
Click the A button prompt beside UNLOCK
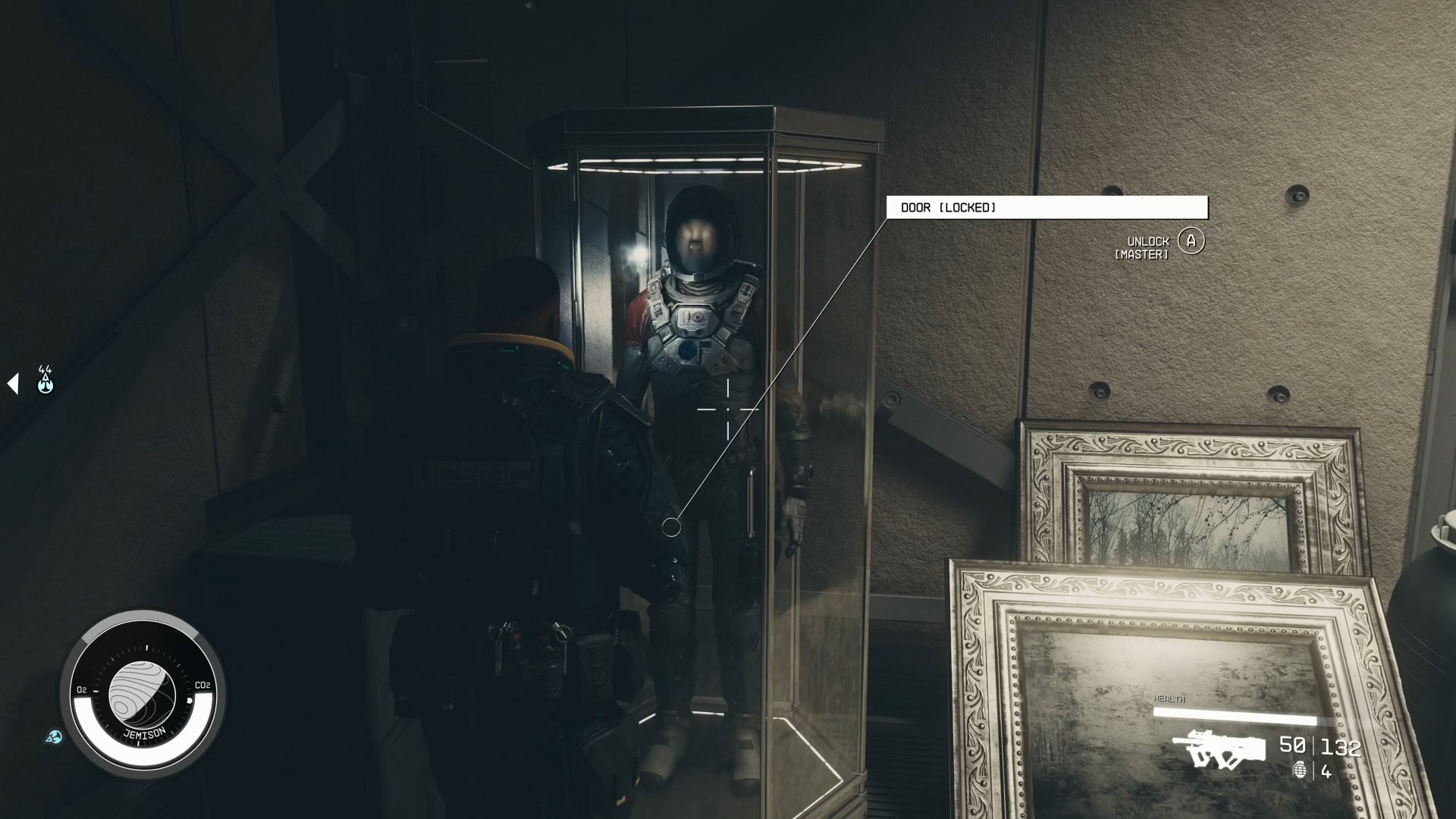point(1191,241)
